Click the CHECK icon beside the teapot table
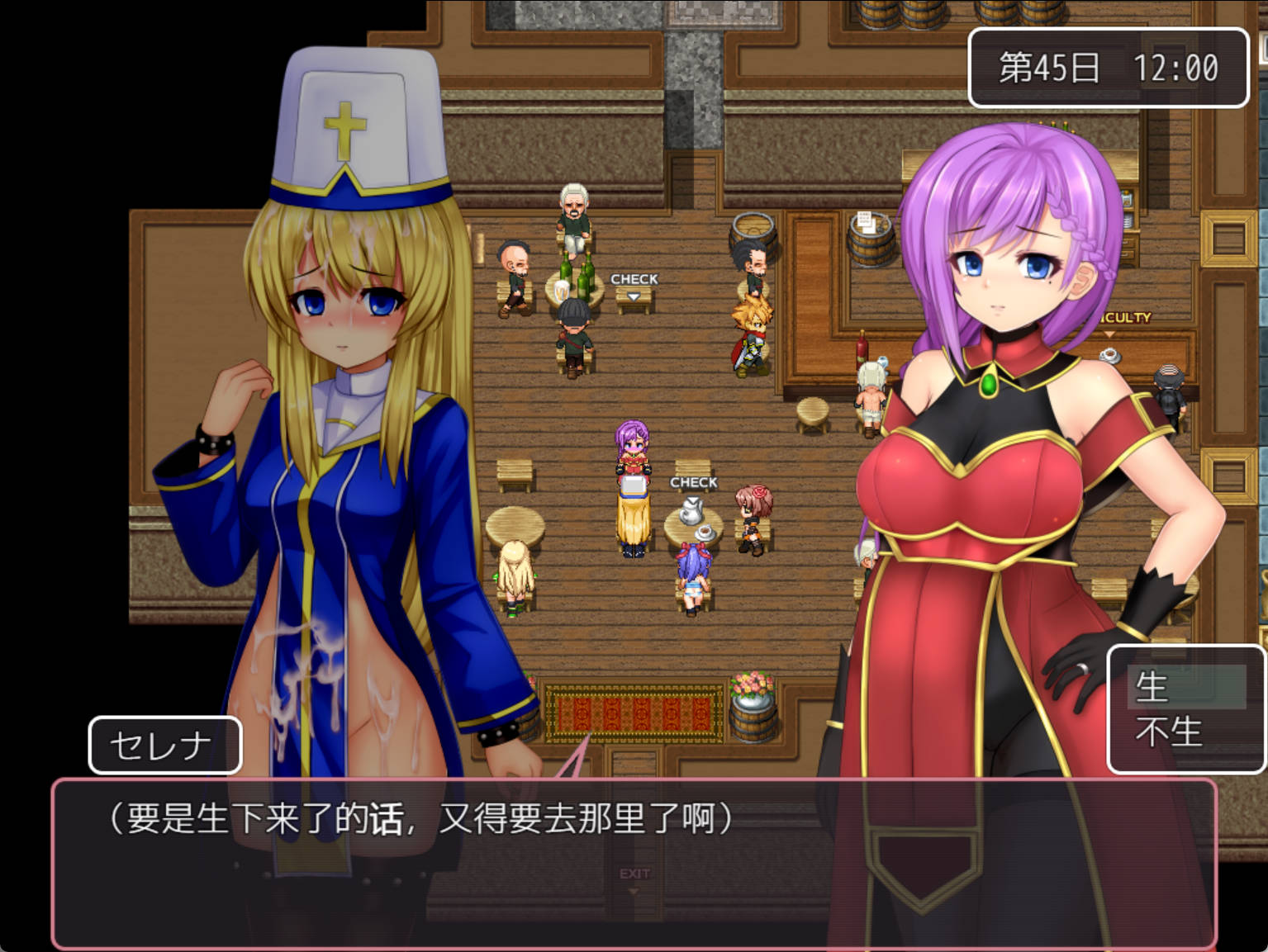 coord(692,482)
